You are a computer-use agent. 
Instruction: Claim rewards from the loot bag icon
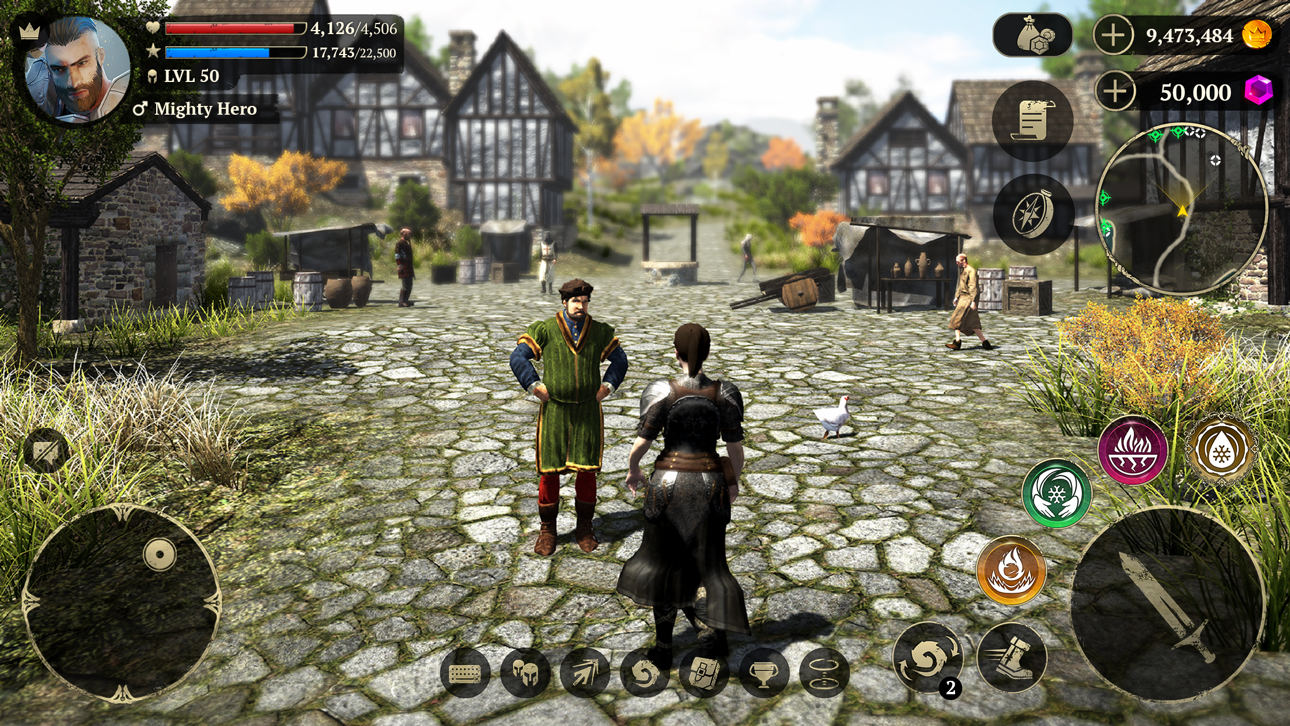(1031, 36)
